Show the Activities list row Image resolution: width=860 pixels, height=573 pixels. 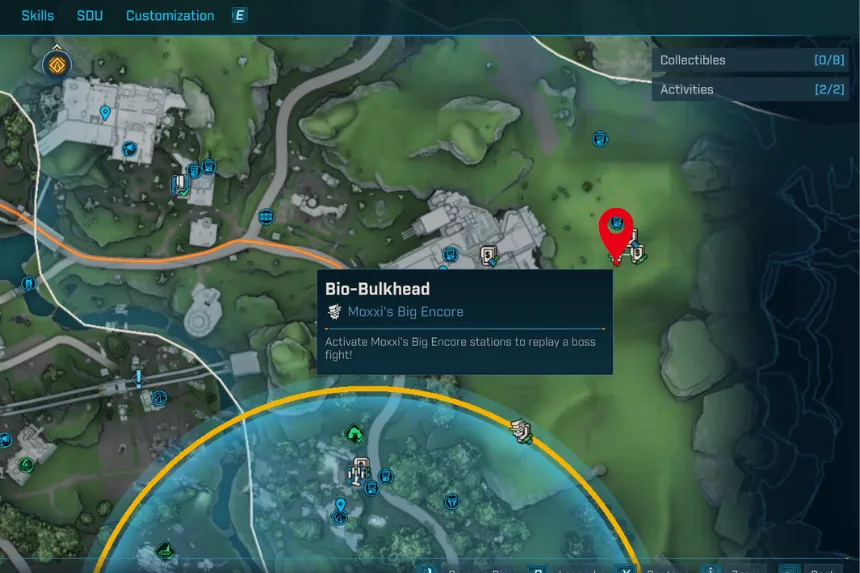pyautogui.click(x=750, y=89)
